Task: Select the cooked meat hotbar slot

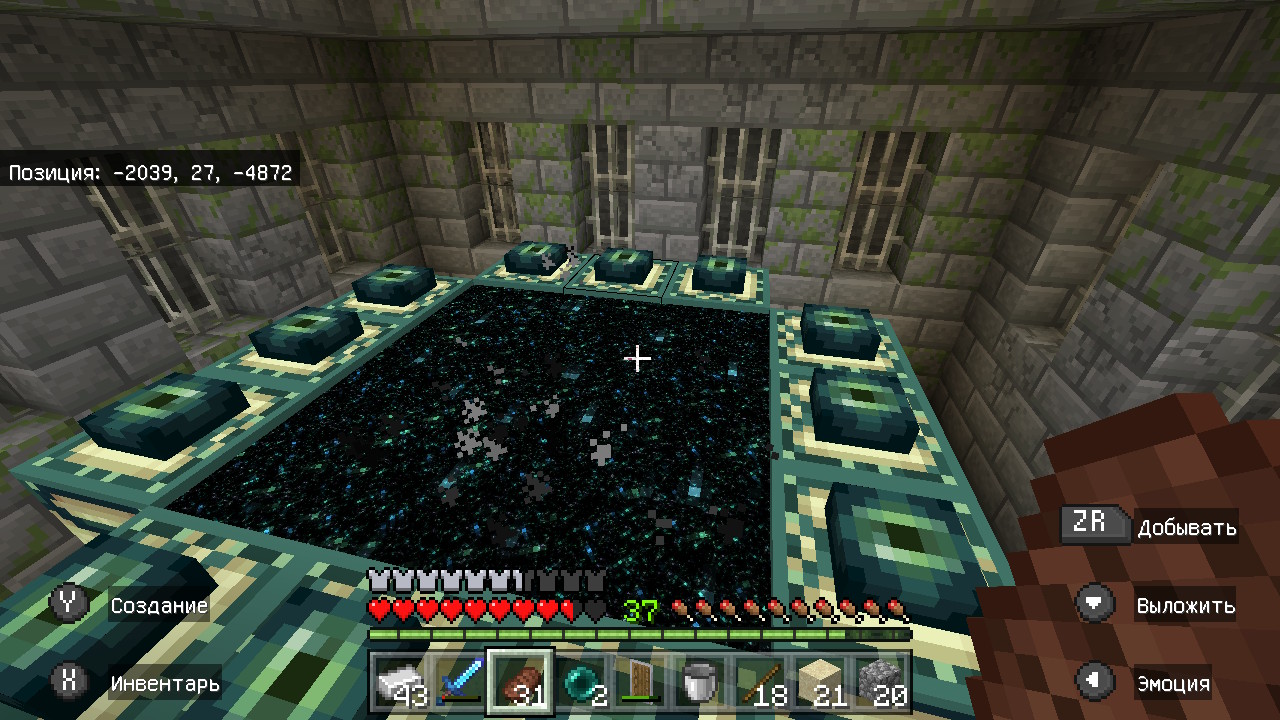Action: [520, 683]
